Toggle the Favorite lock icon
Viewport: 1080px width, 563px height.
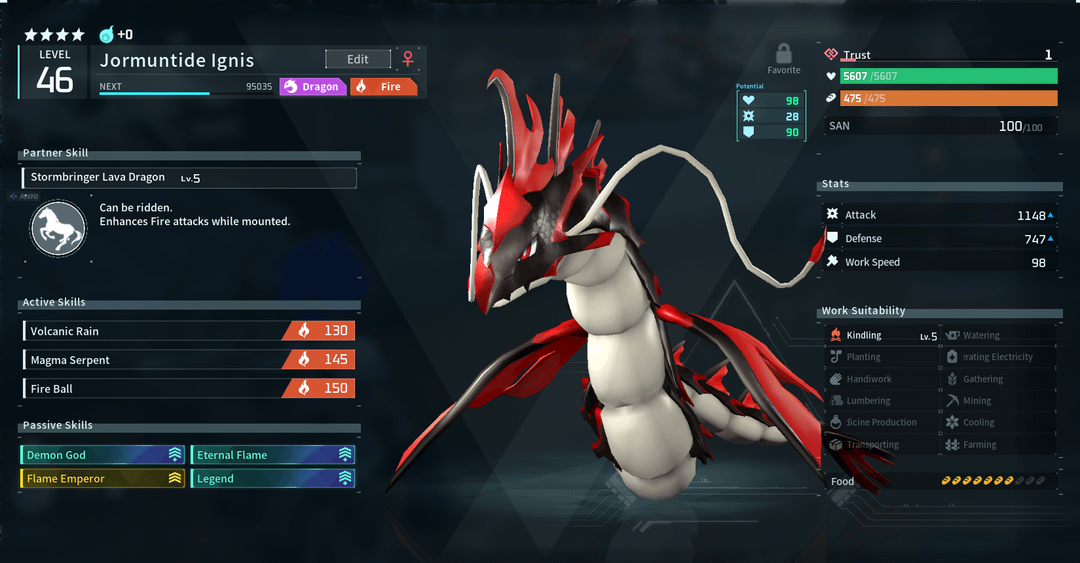pyautogui.click(x=784, y=54)
